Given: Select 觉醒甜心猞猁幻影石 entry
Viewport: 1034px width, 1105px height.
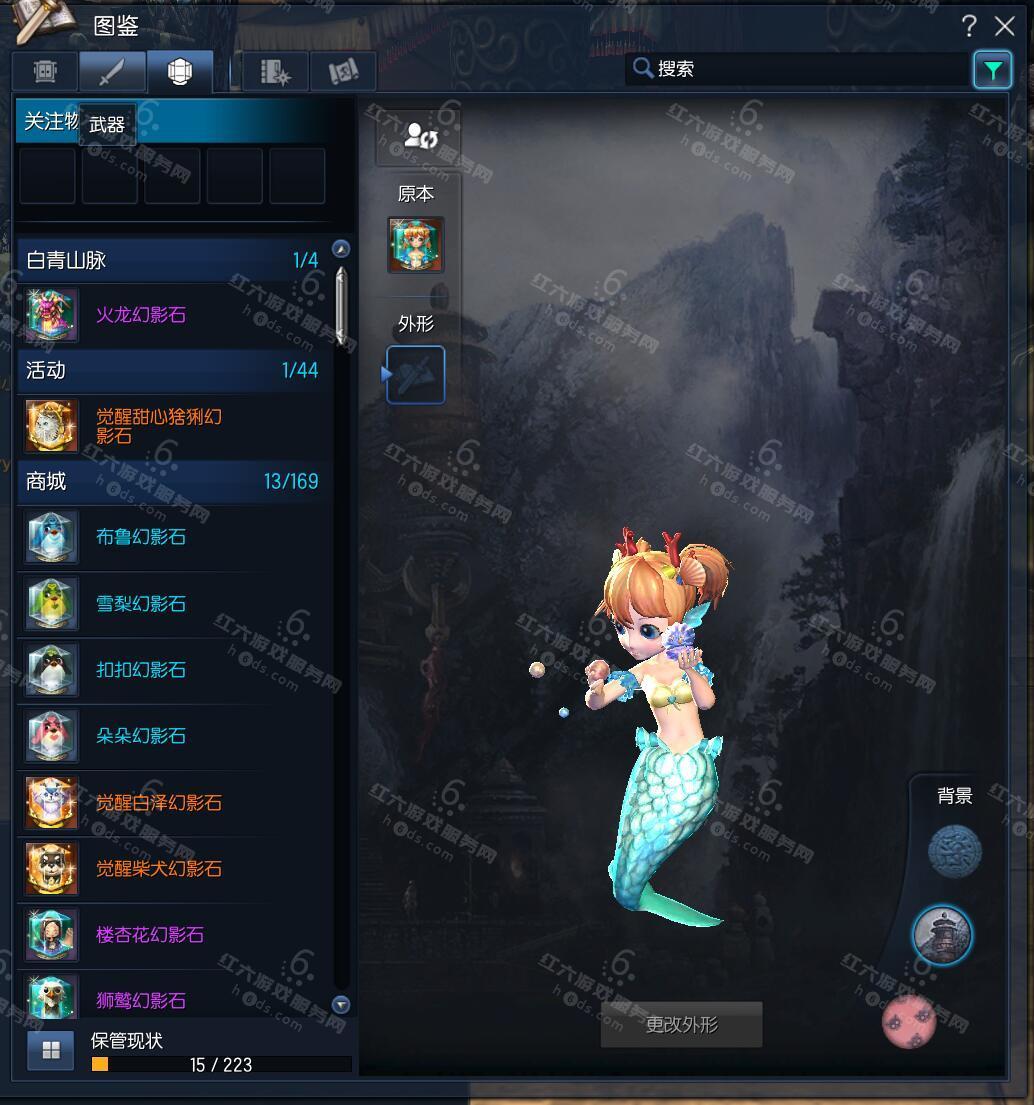Looking at the screenshot, I should 158,426.
